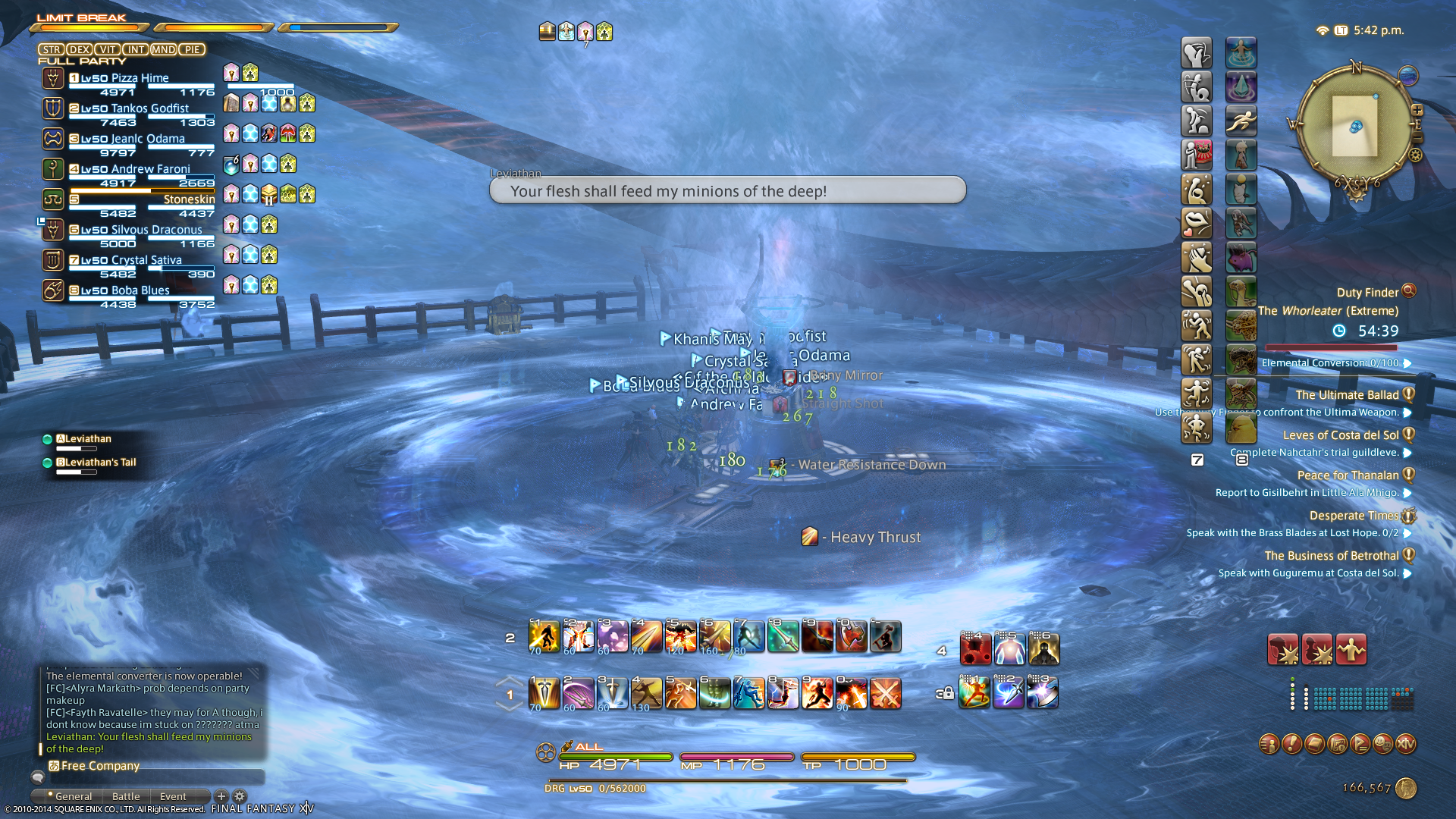Click the gil currency coin icon
This screenshot has height=819, width=1456.
1406,789
